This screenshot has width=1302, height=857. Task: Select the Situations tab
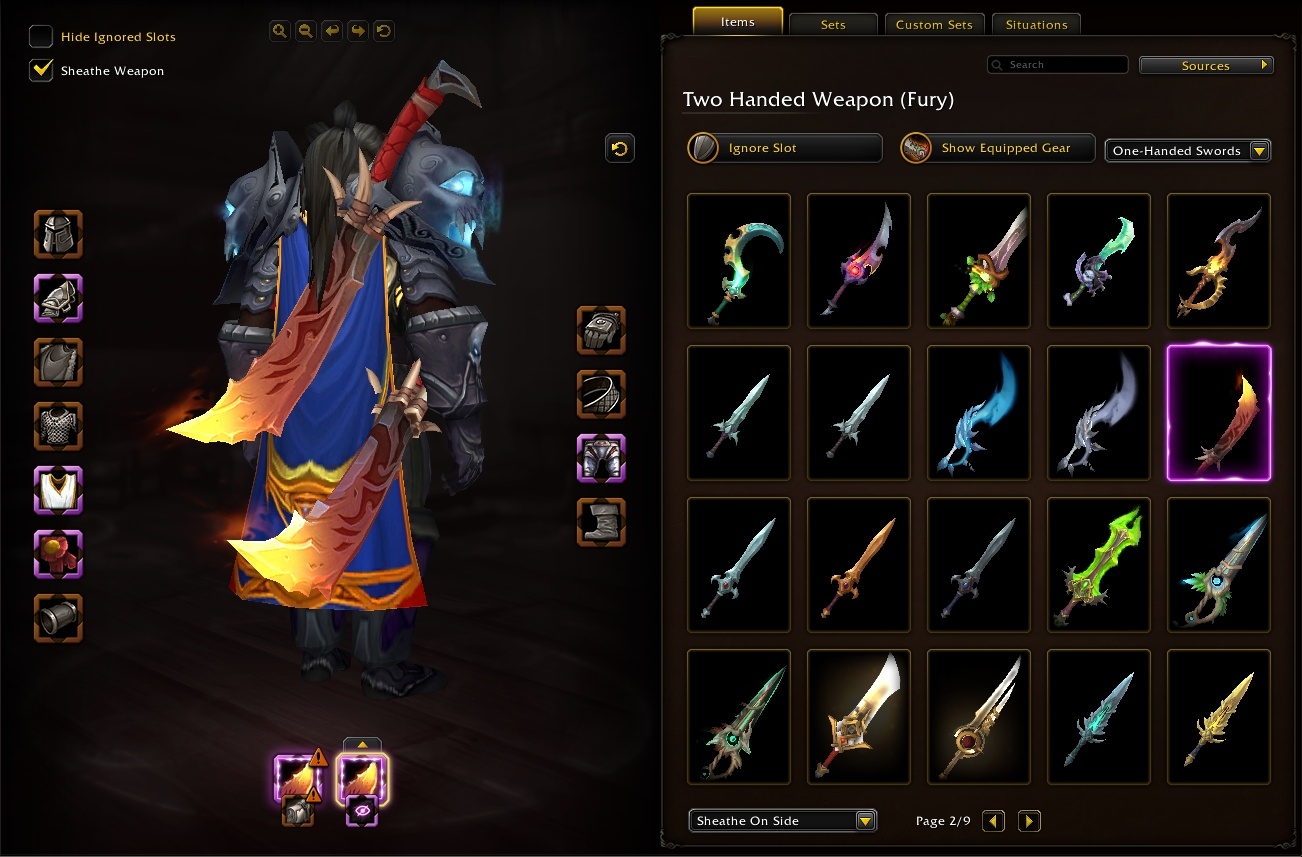[1036, 24]
